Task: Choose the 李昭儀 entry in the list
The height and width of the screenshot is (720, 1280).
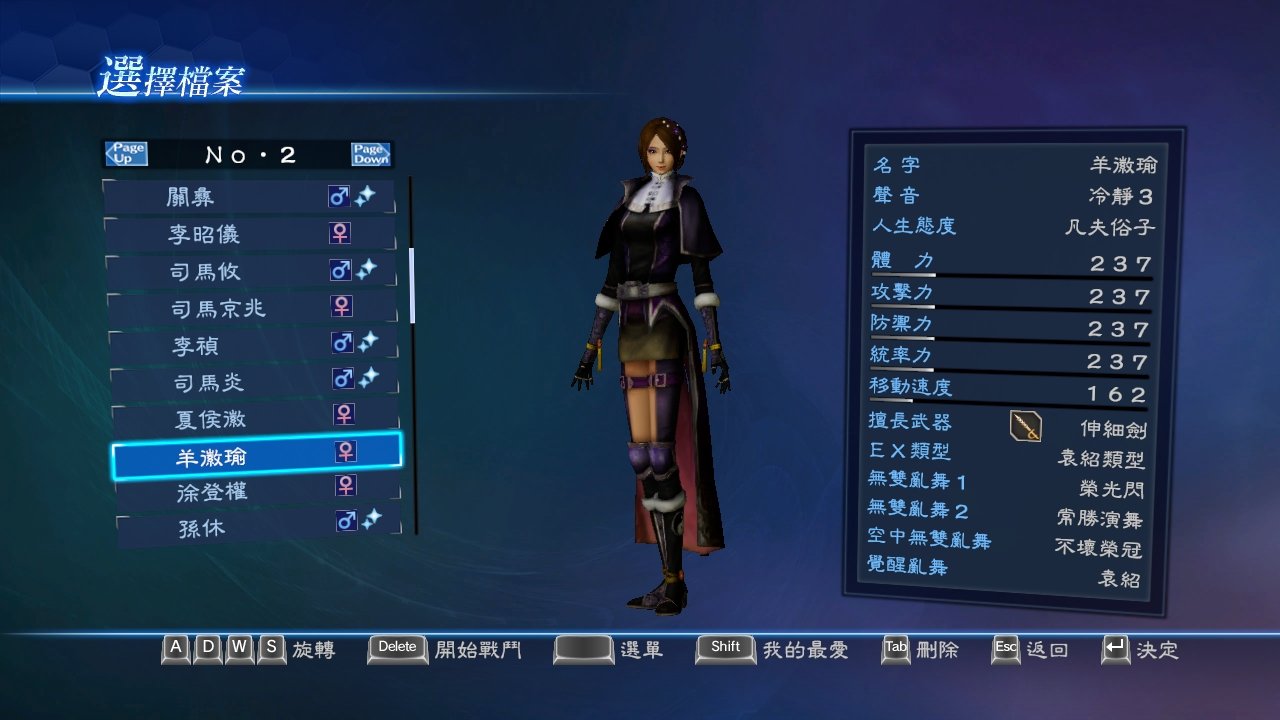Action: [251, 234]
